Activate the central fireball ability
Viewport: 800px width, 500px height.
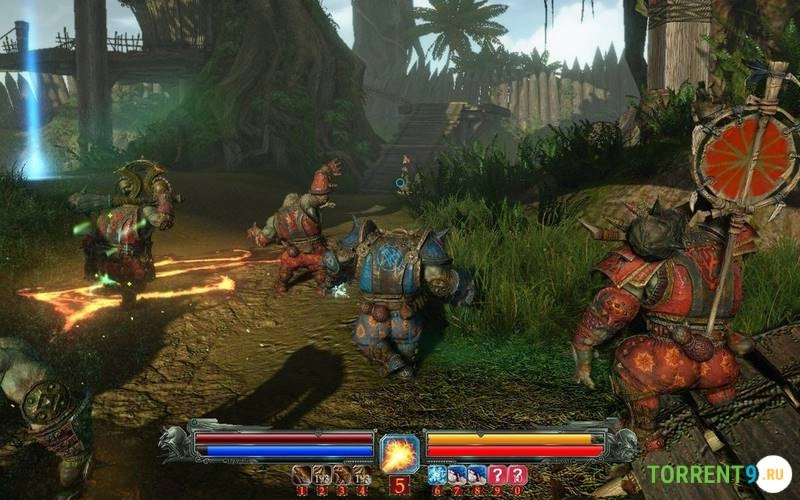coord(399,453)
